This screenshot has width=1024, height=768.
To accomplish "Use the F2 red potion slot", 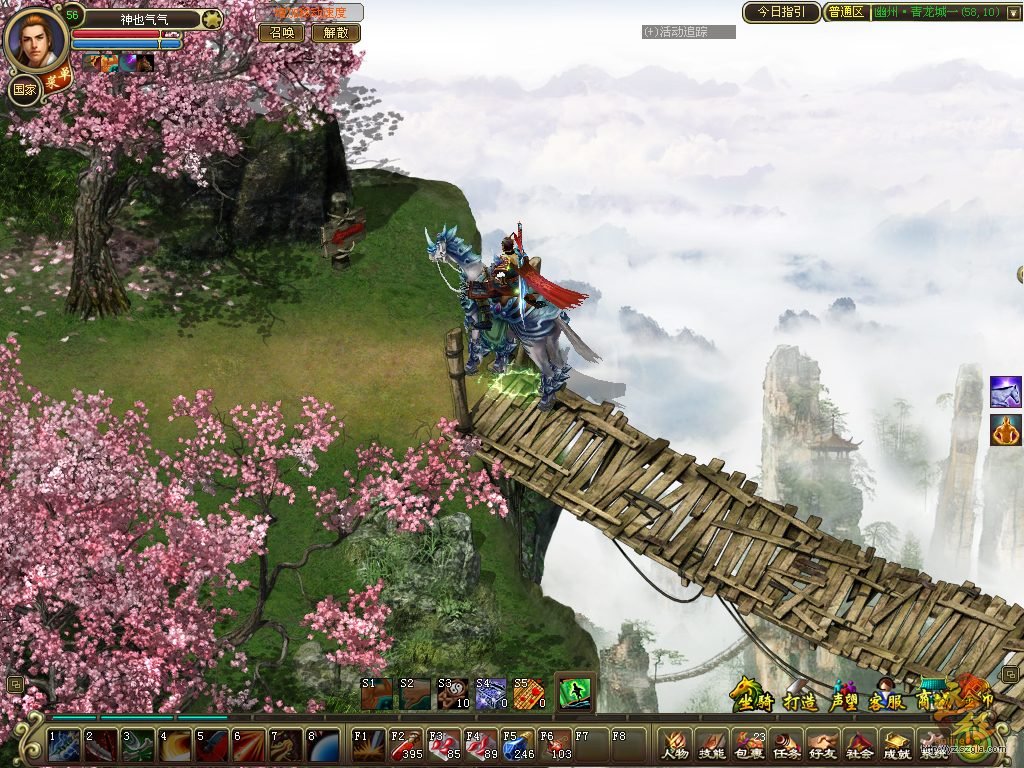I will pyautogui.click(x=405, y=744).
